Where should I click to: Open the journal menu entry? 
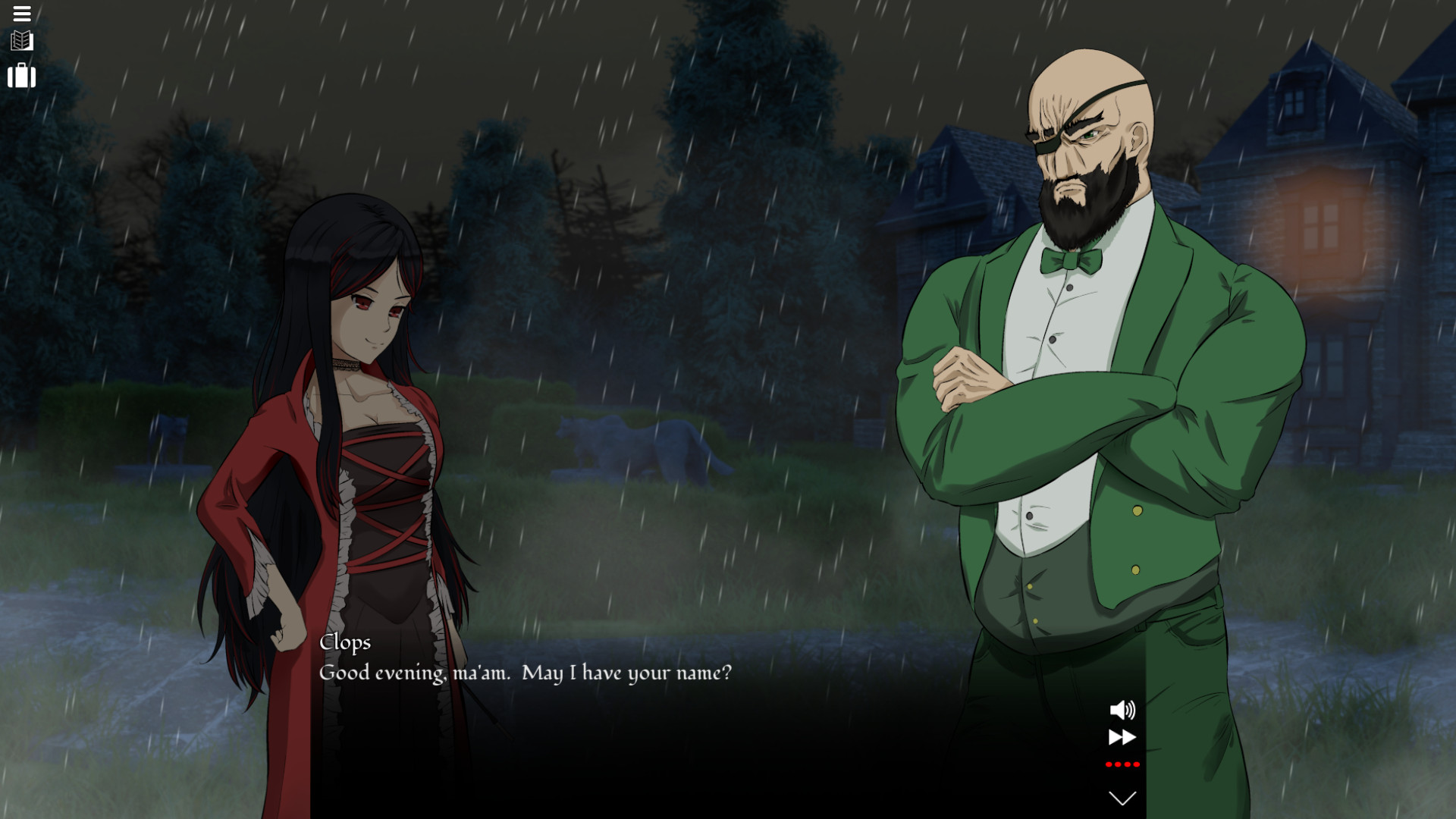[x=22, y=42]
